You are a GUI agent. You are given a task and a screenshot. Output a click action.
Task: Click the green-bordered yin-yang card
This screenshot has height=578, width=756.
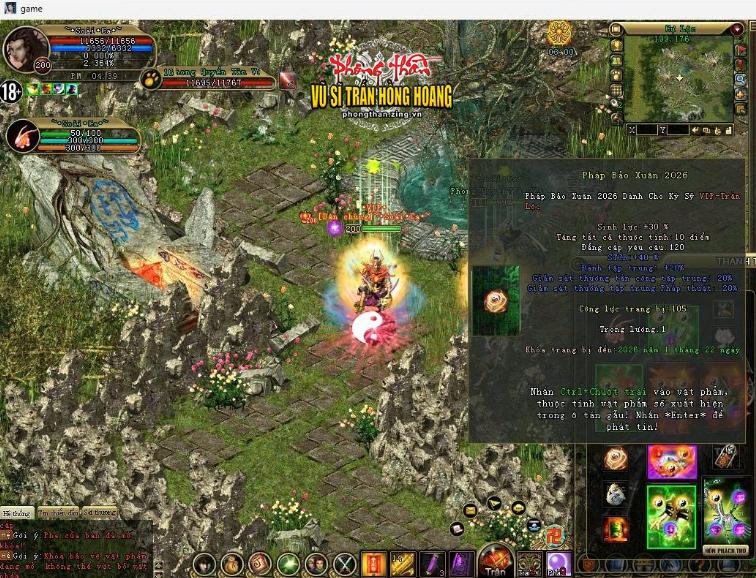(x=671, y=516)
